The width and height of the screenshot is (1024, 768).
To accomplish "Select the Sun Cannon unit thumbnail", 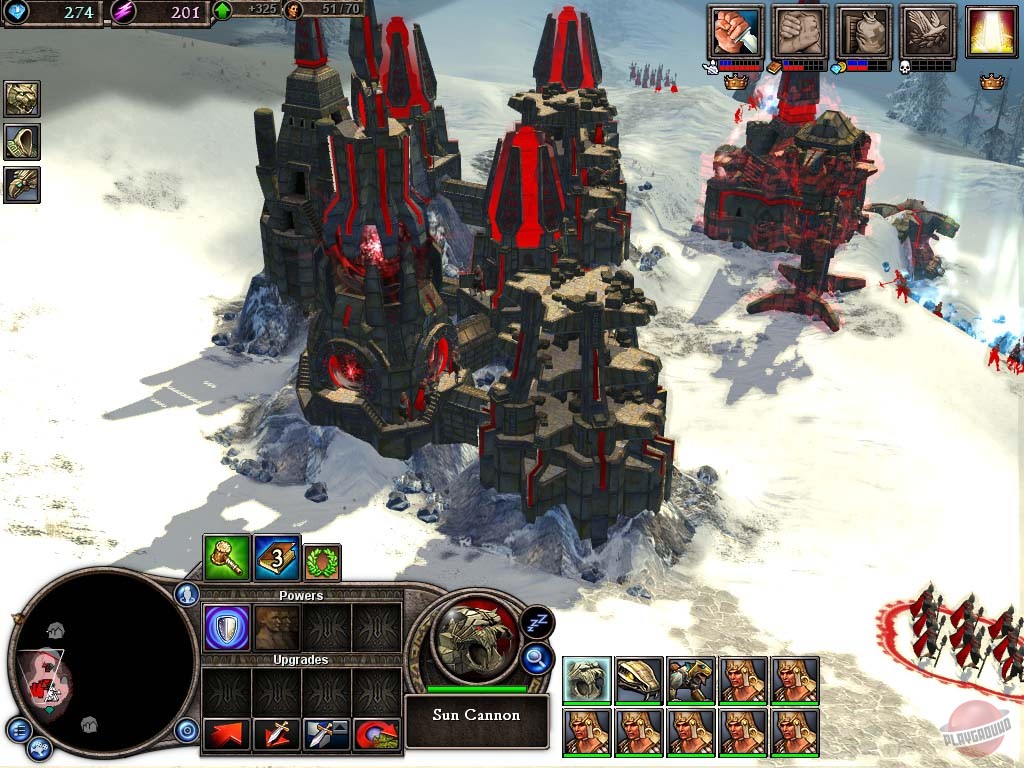I will (x=587, y=680).
